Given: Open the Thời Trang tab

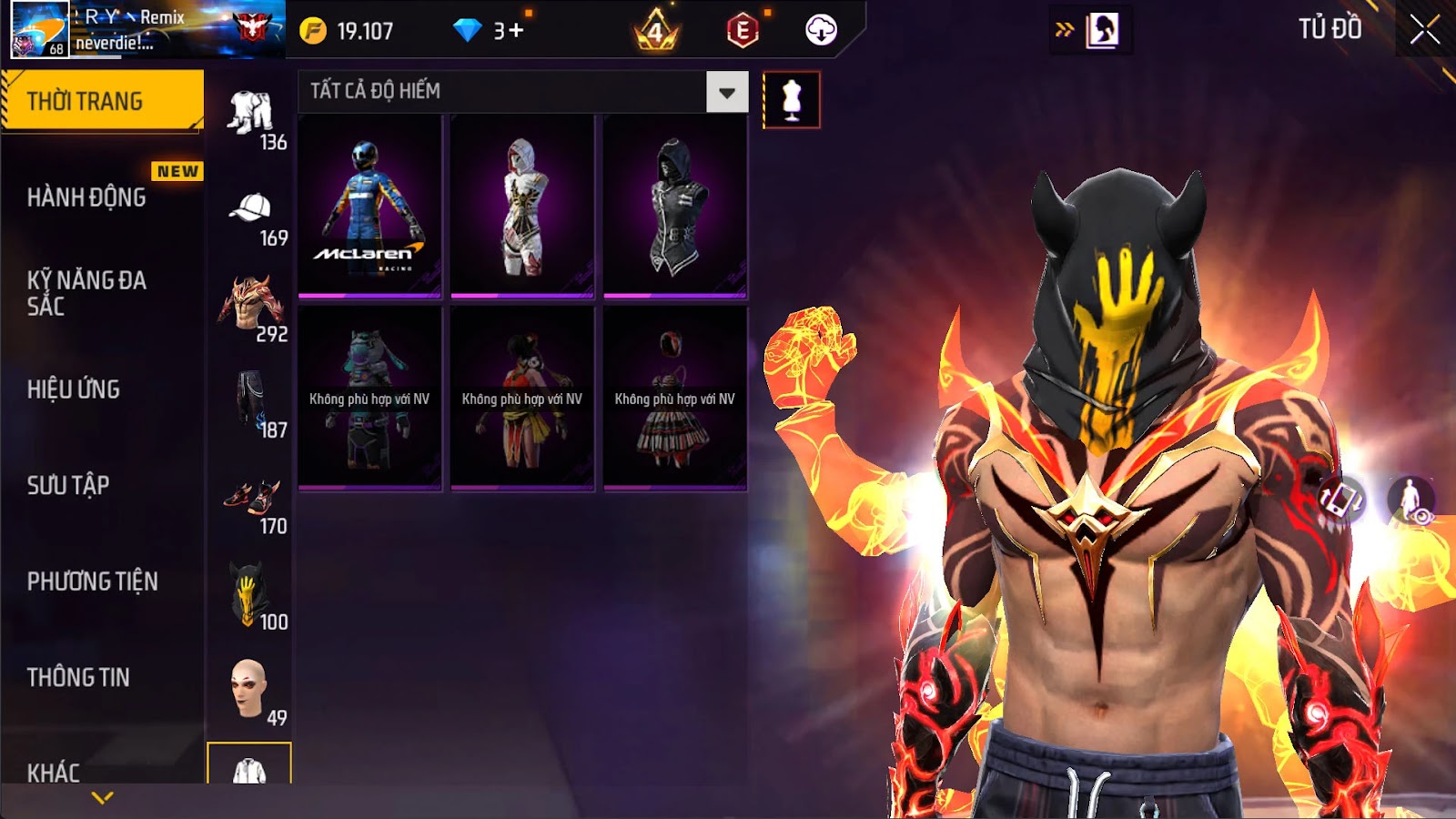Looking at the screenshot, I should pos(102,101).
